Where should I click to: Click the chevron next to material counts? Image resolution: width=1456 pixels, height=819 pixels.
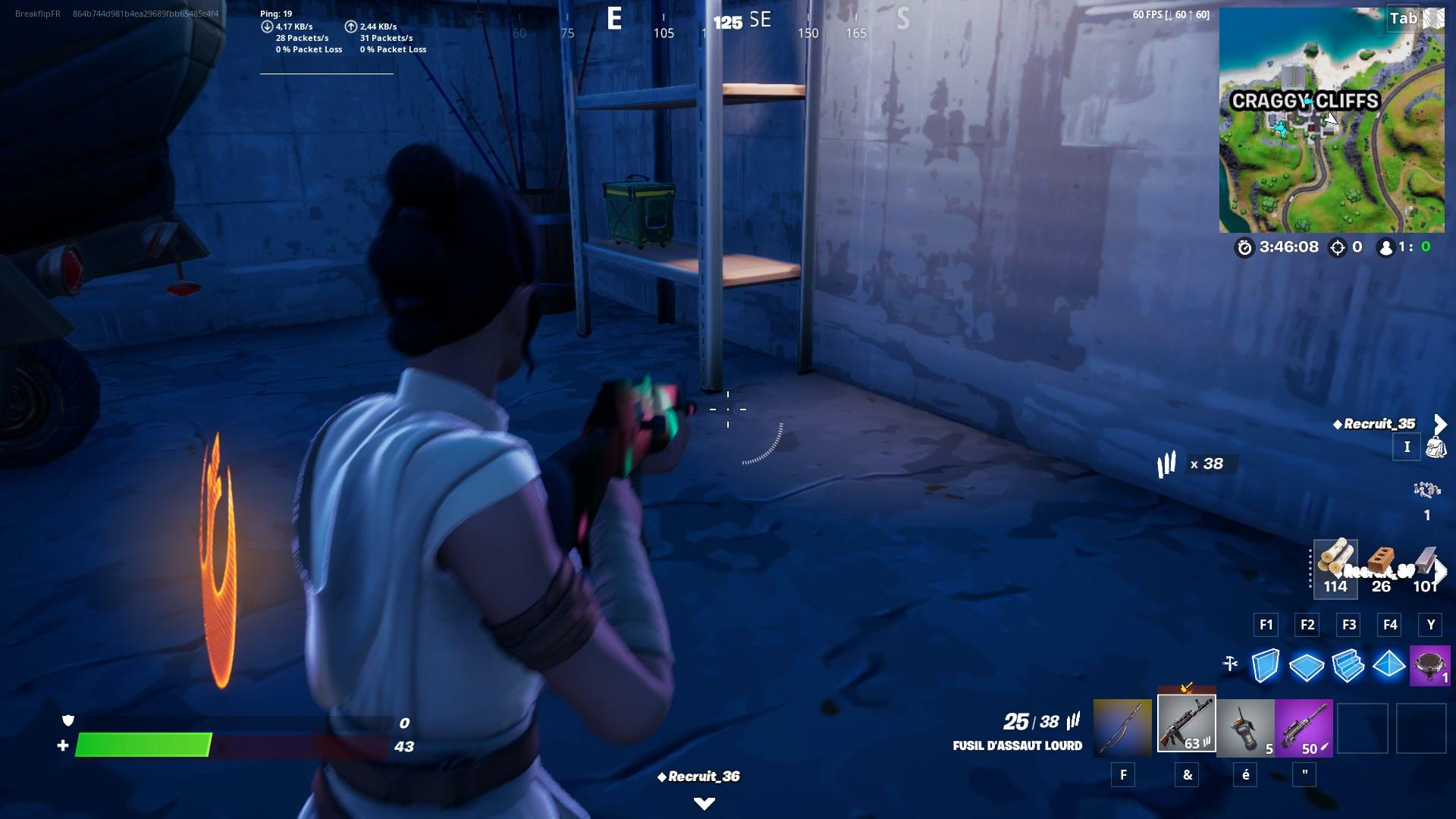tap(1441, 570)
